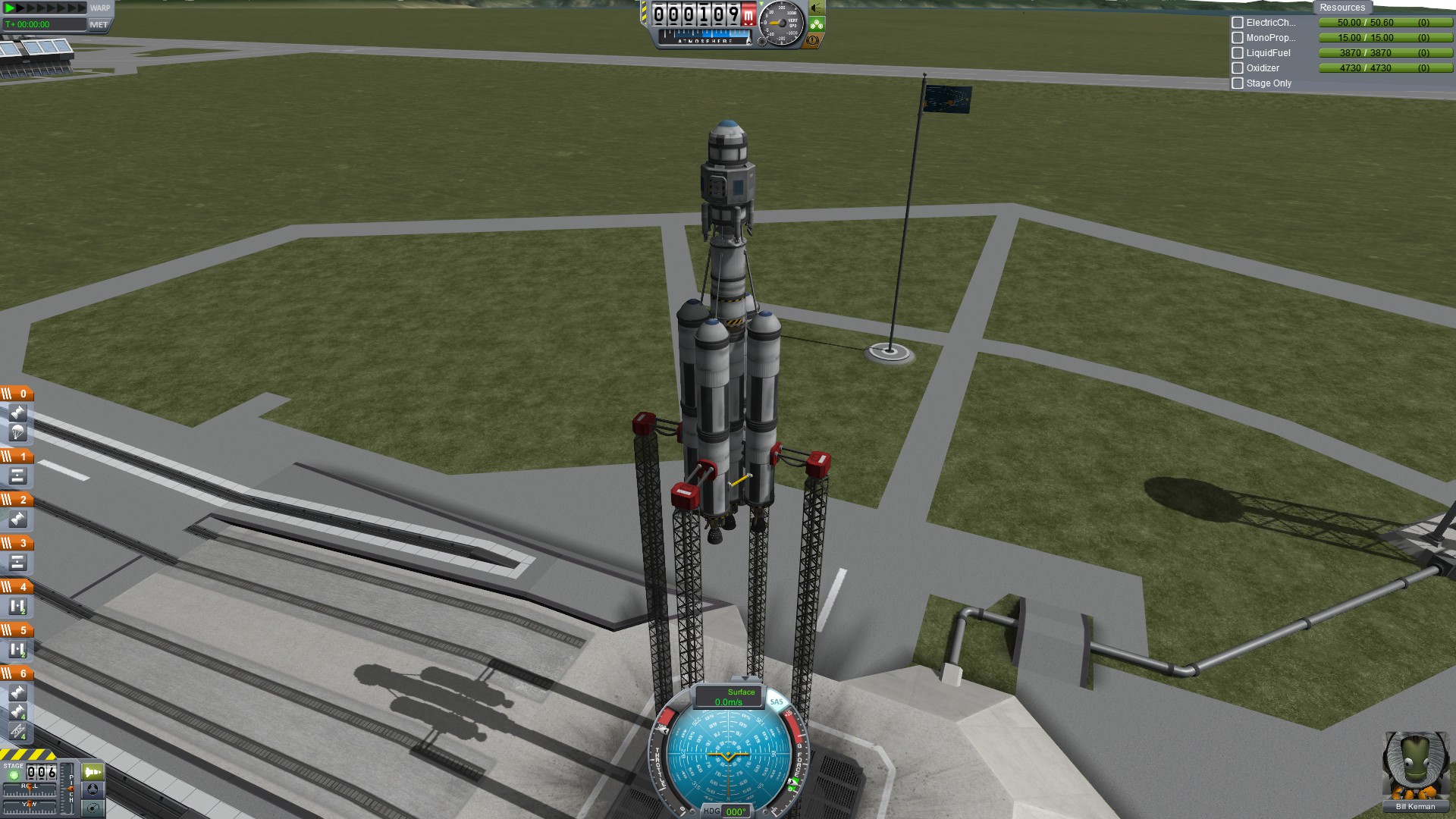Screen dimensions: 1456x819
Task: Activate the orange brakes button
Action: [x=813, y=39]
